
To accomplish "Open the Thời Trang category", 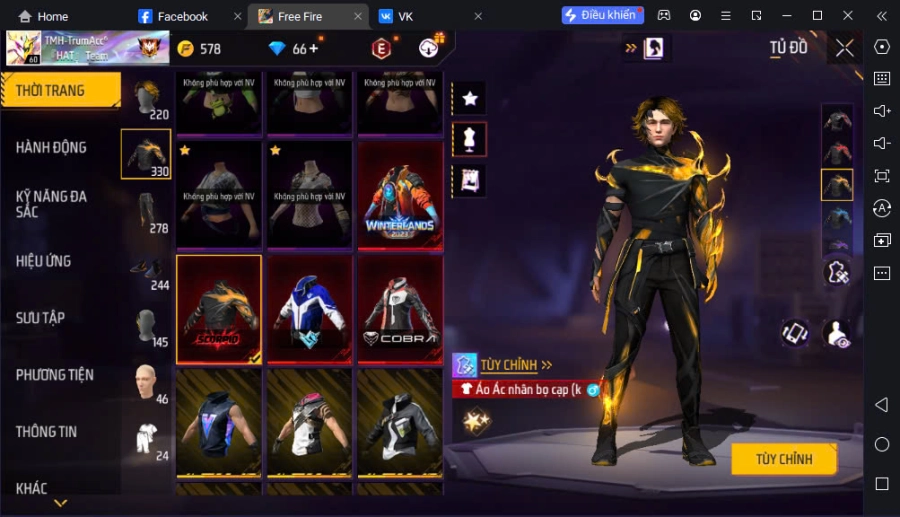I will tap(60, 91).
